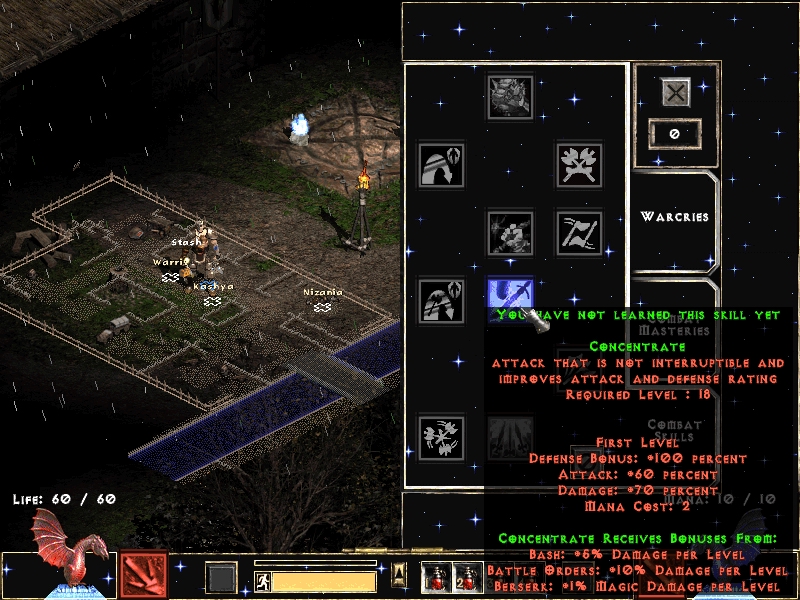Screen dimensions: 800x600
Task: Switch to the Warcries tab
Action: (674, 216)
